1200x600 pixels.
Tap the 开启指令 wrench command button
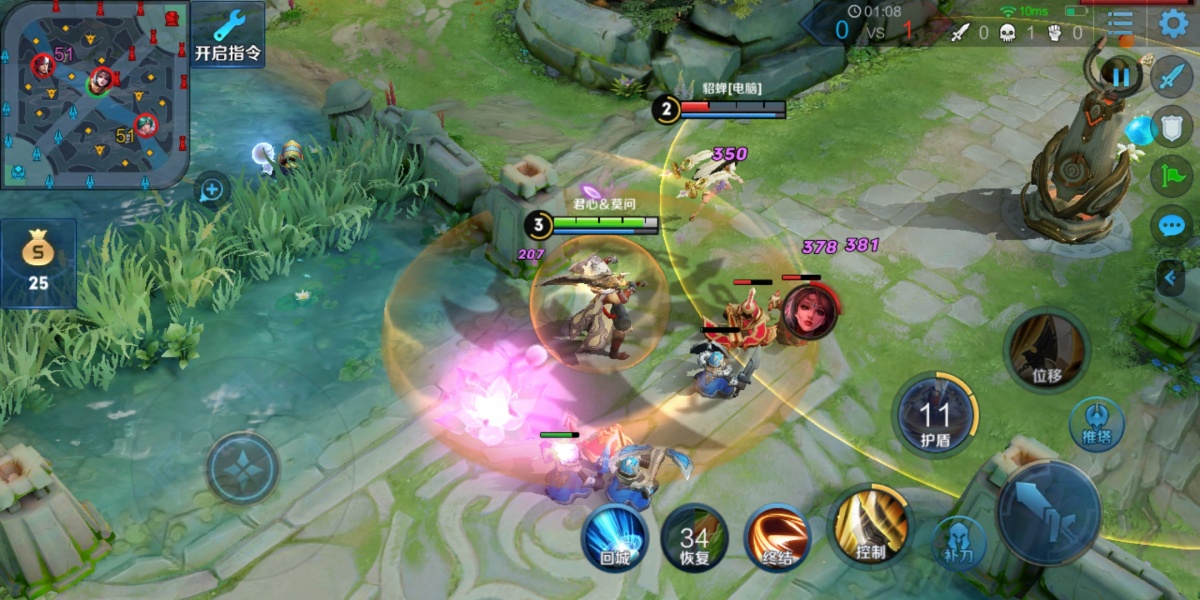coord(228,34)
